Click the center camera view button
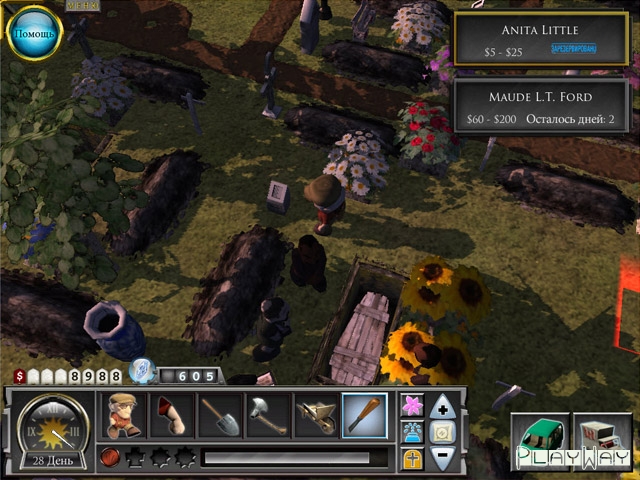This screenshot has height=480, width=640. coord(444,433)
